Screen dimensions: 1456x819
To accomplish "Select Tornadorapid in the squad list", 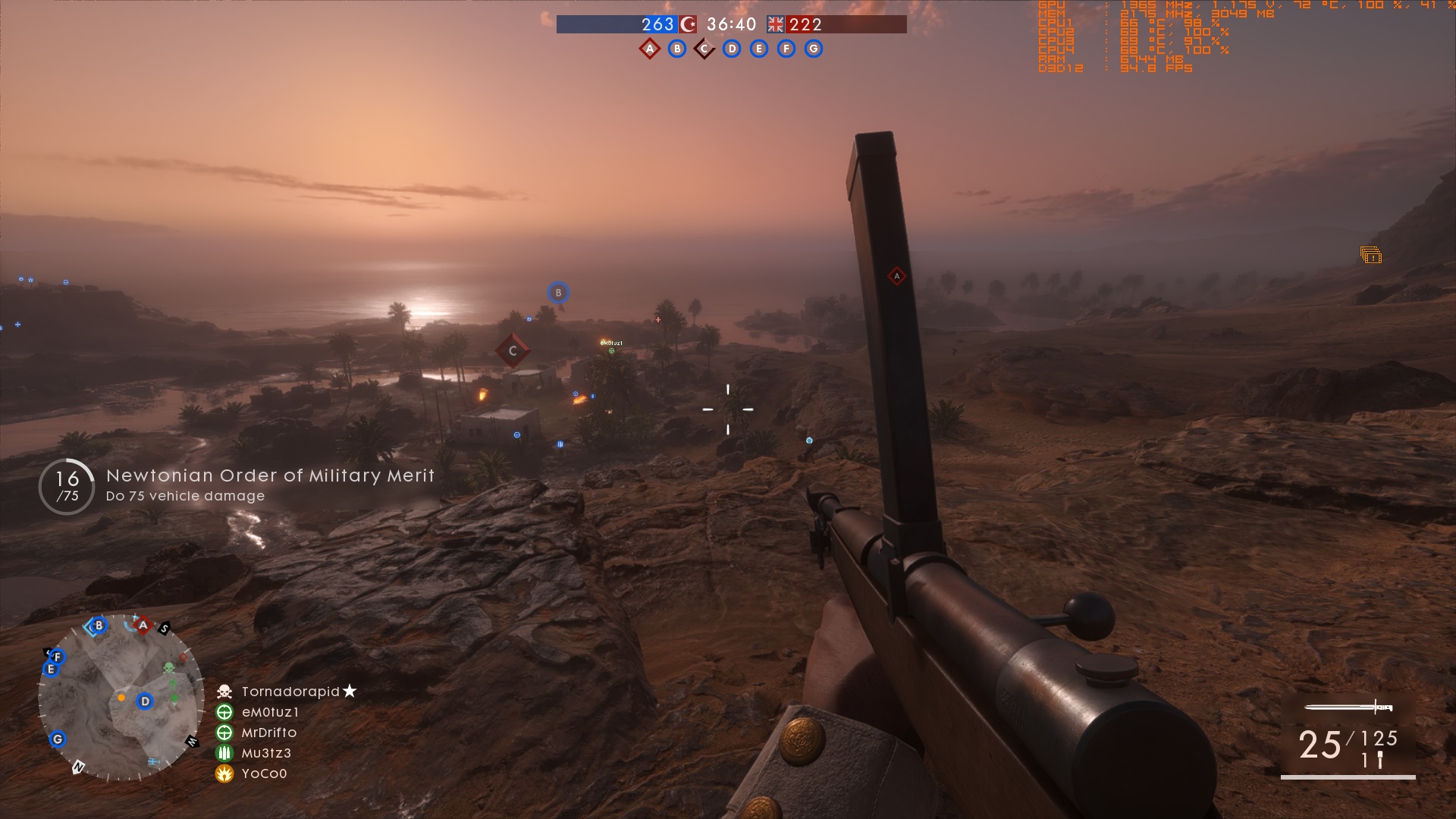I will click(x=290, y=692).
